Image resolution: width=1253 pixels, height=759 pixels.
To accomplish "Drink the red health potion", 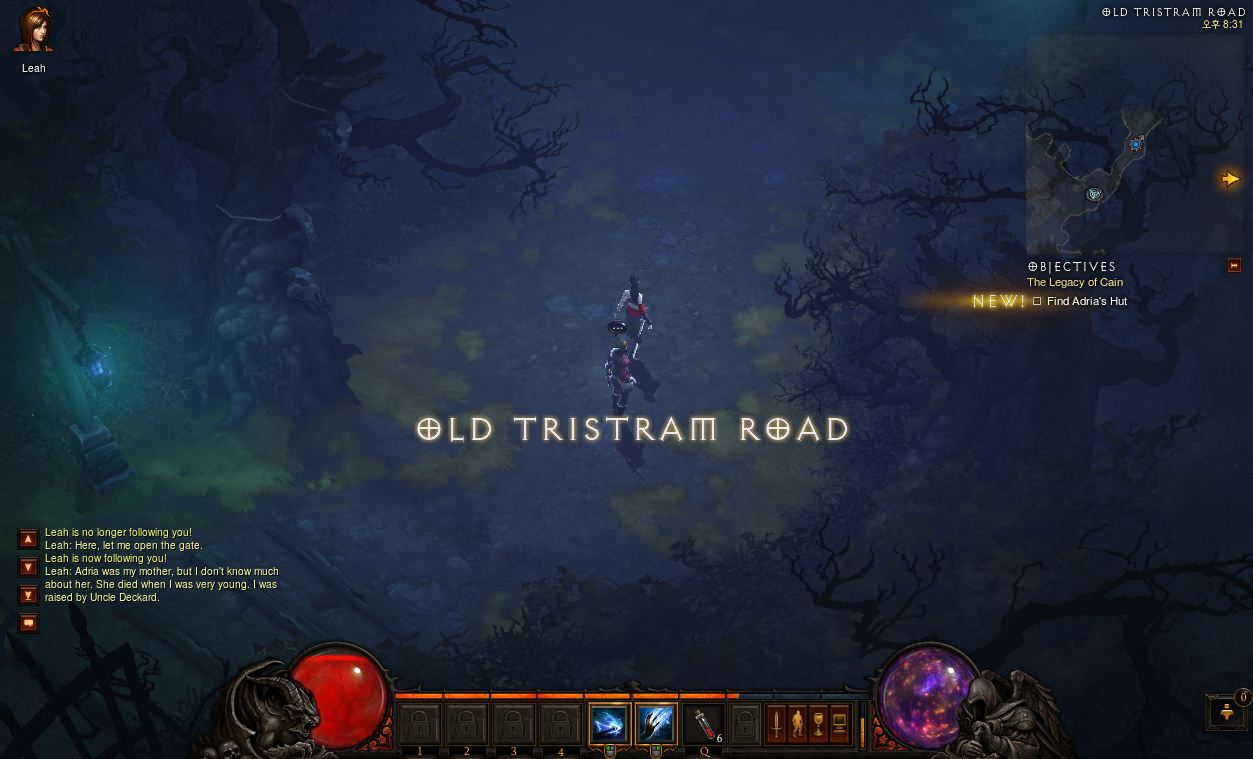I will pyautogui.click(x=704, y=724).
